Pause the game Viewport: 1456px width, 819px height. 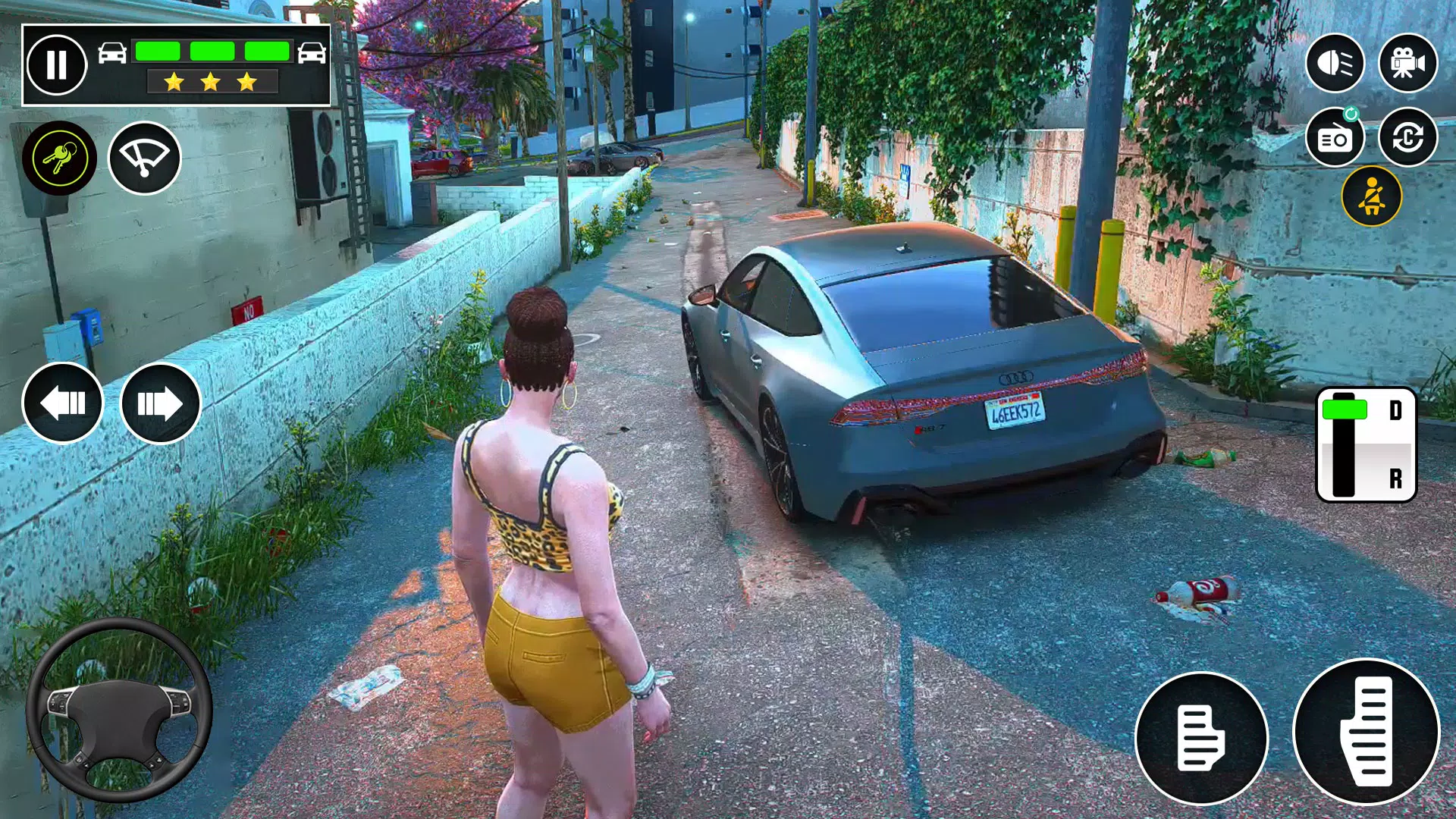tap(58, 64)
